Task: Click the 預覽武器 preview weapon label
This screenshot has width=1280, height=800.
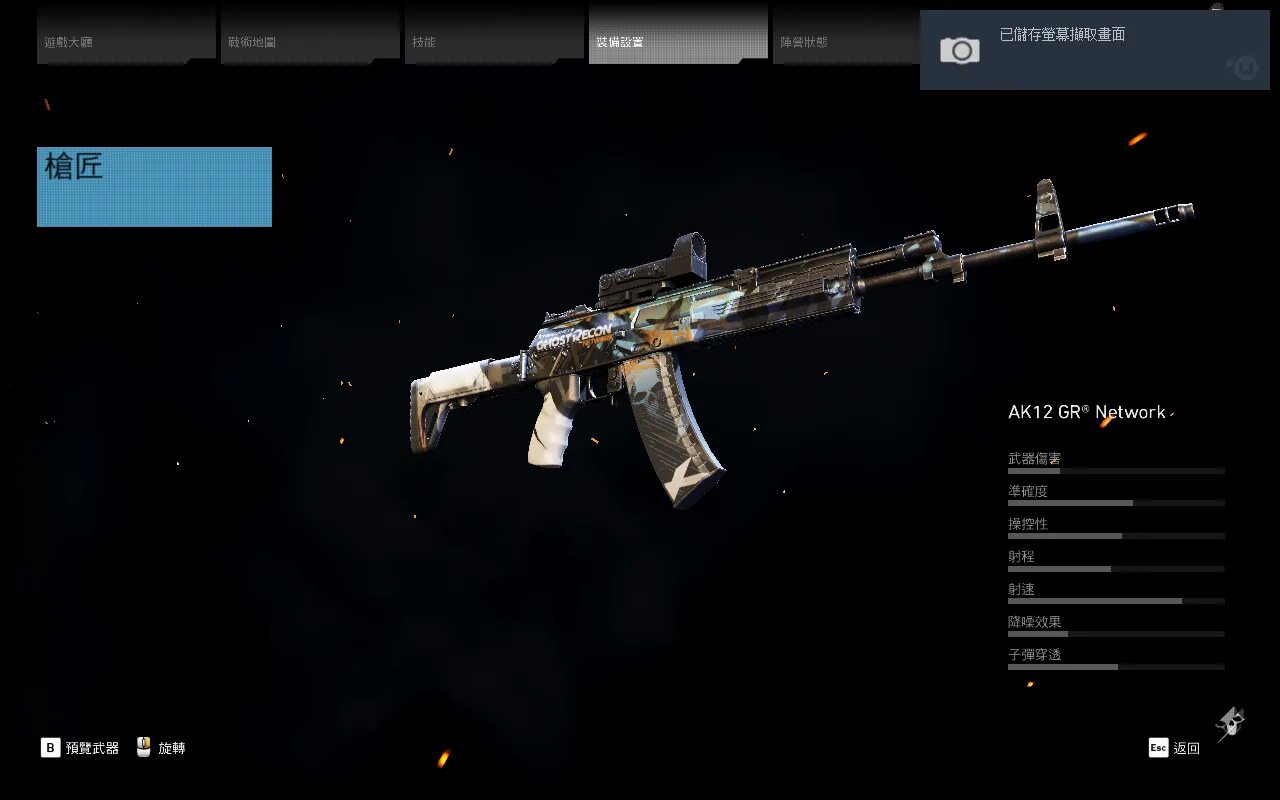Action: (91, 748)
